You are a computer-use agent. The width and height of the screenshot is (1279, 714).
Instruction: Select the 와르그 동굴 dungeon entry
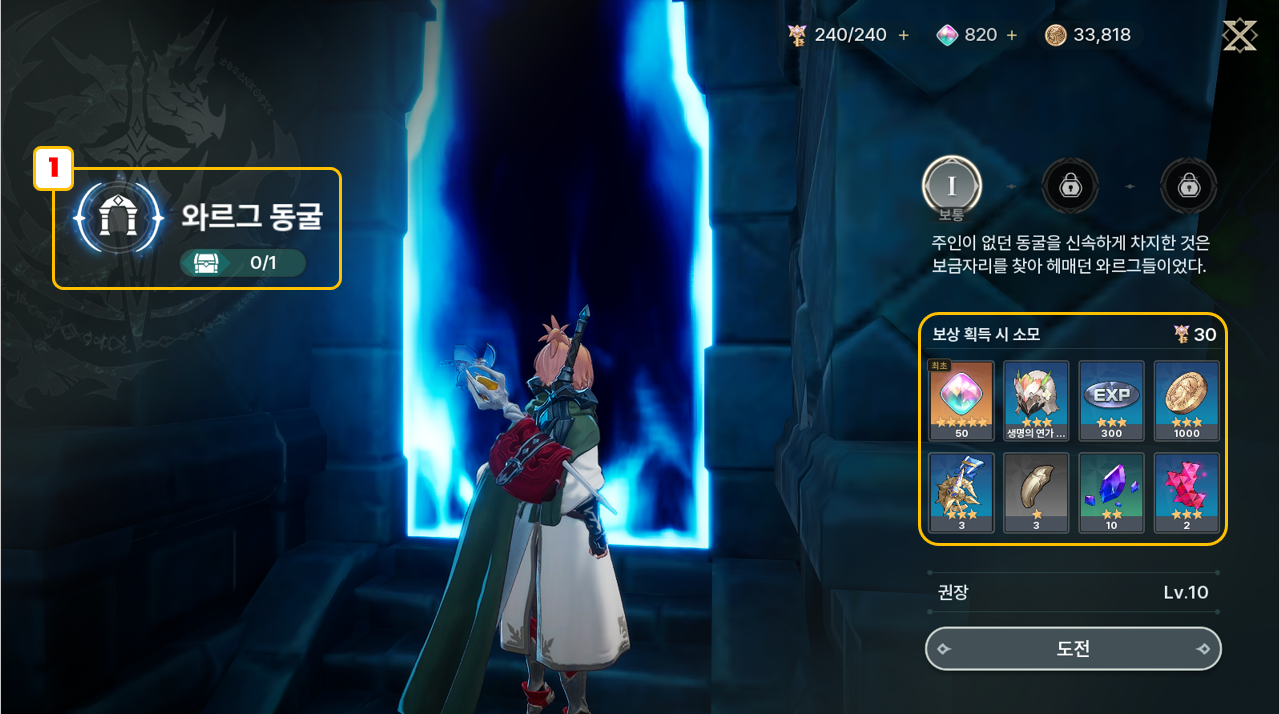pos(198,218)
